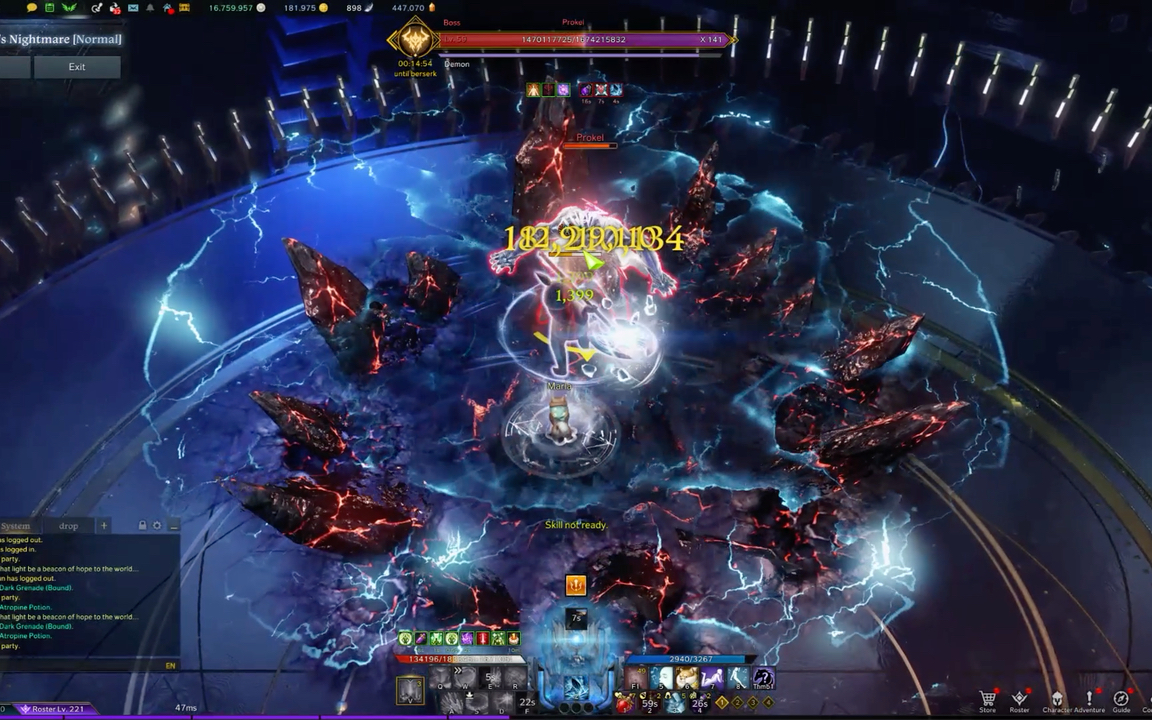Open the mail envelope icon

point(133,8)
